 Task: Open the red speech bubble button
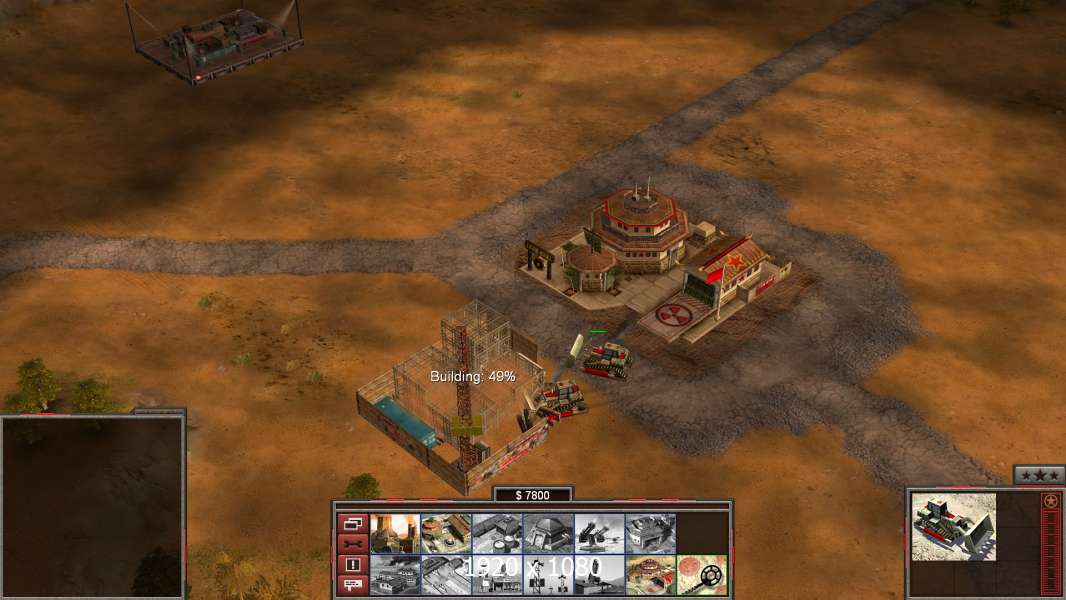pyautogui.click(x=352, y=585)
